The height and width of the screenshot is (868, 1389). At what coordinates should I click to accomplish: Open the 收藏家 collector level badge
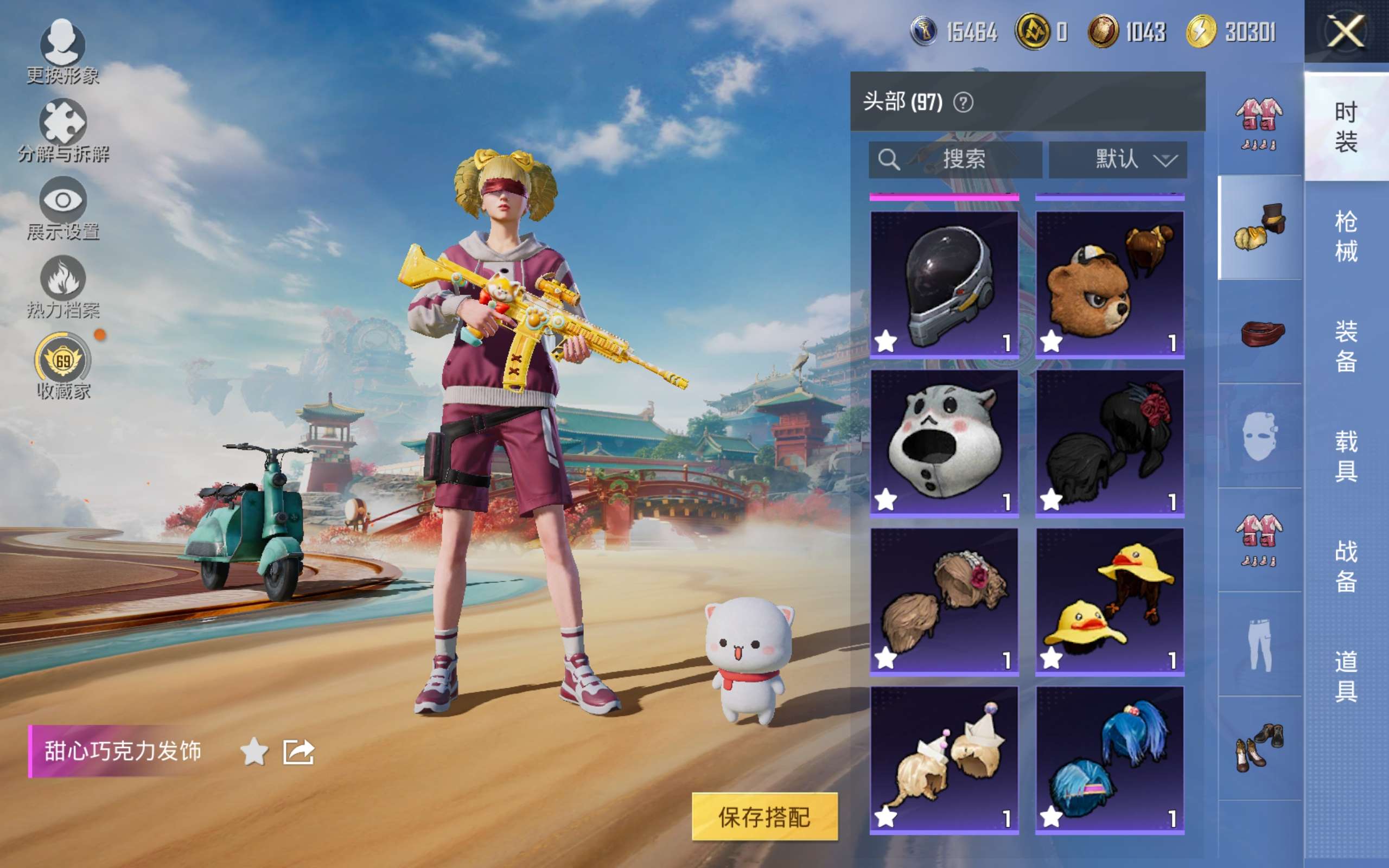(x=62, y=366)
